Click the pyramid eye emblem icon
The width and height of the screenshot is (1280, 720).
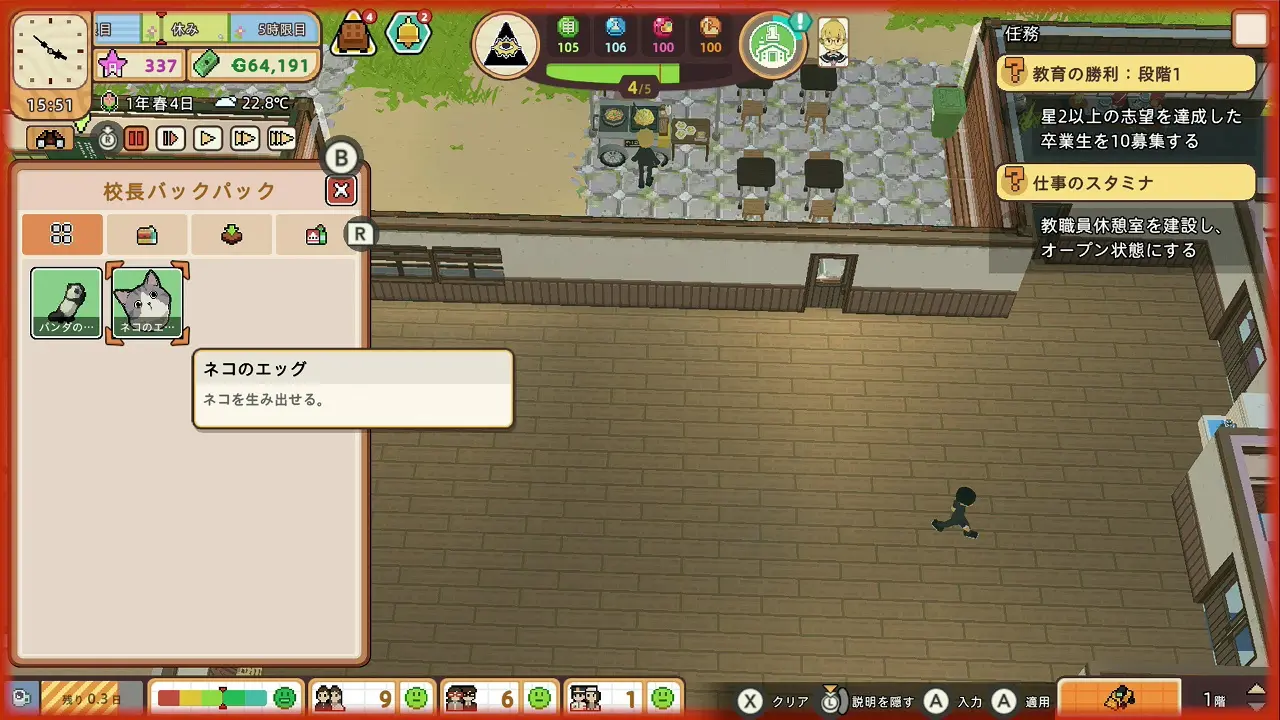pyautogui.click(x=506, y=45)
